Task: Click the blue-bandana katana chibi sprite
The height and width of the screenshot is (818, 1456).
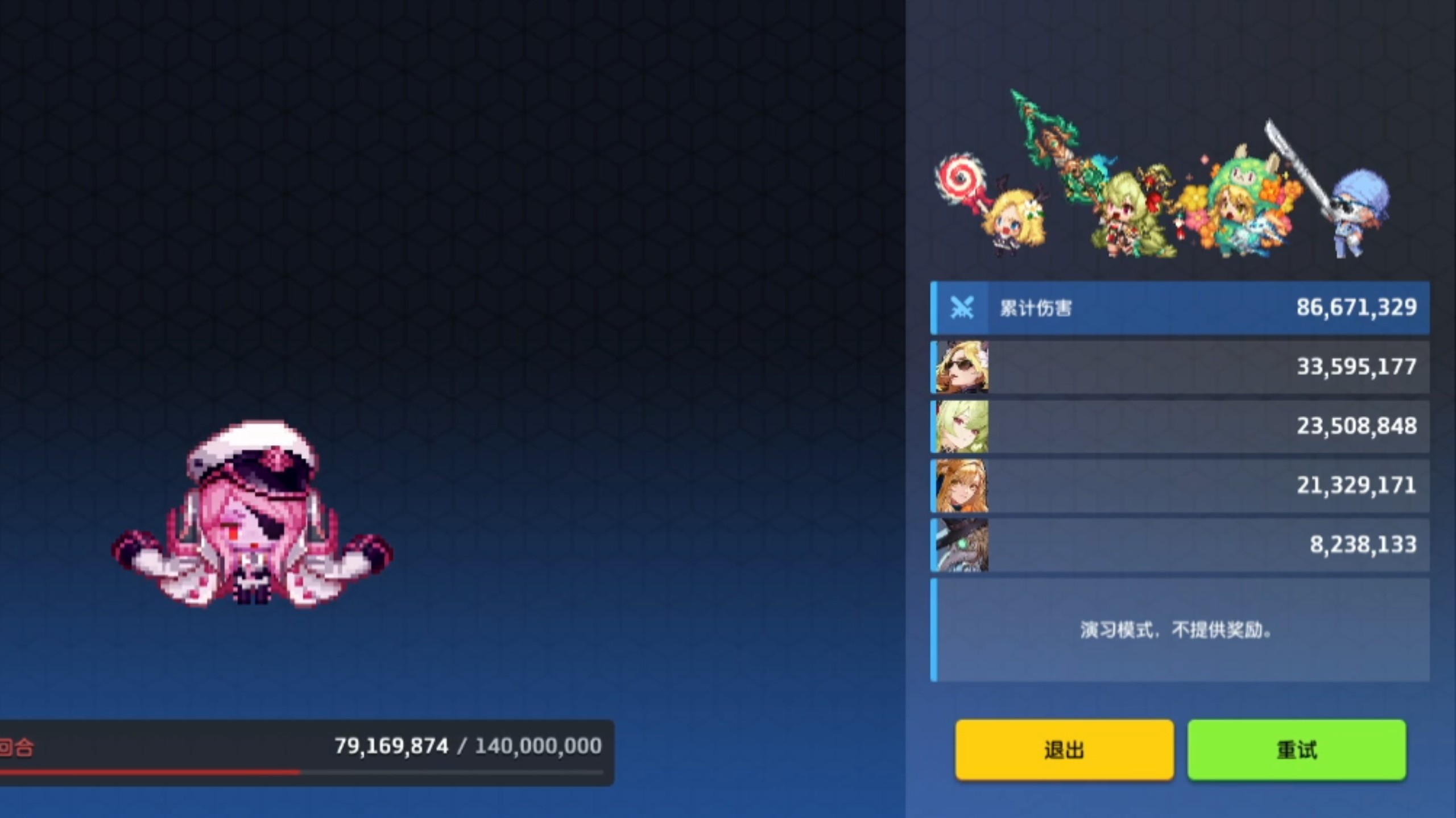Action: click(1354, 216)
